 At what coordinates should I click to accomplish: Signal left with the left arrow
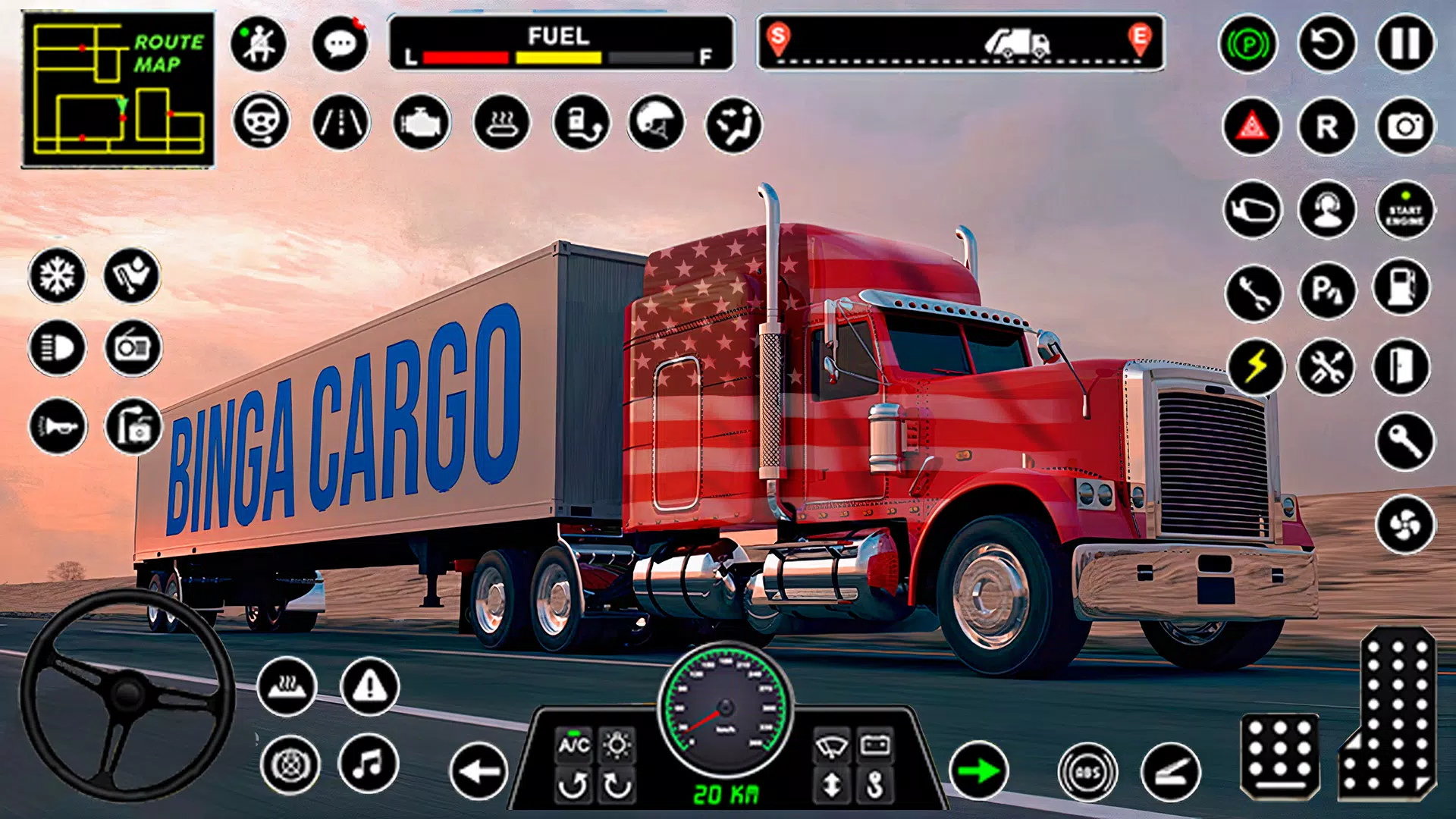(479, 771)
